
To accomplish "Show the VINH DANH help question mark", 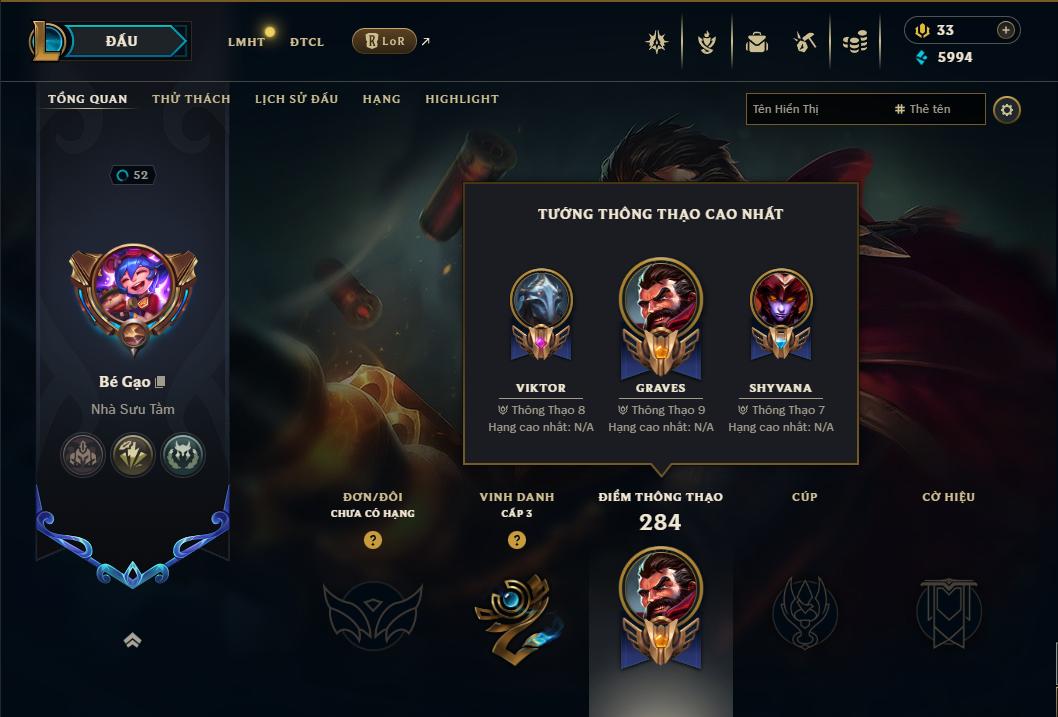I will click(516, 540).
